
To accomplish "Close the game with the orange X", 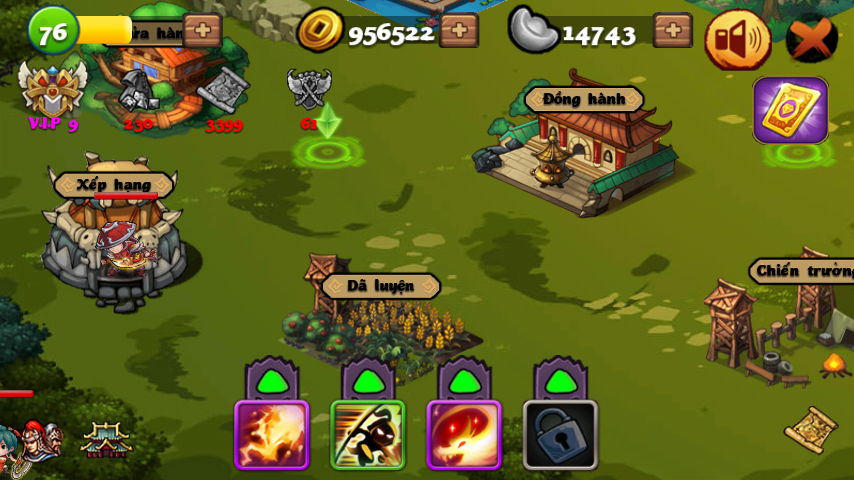I will 811,39.
